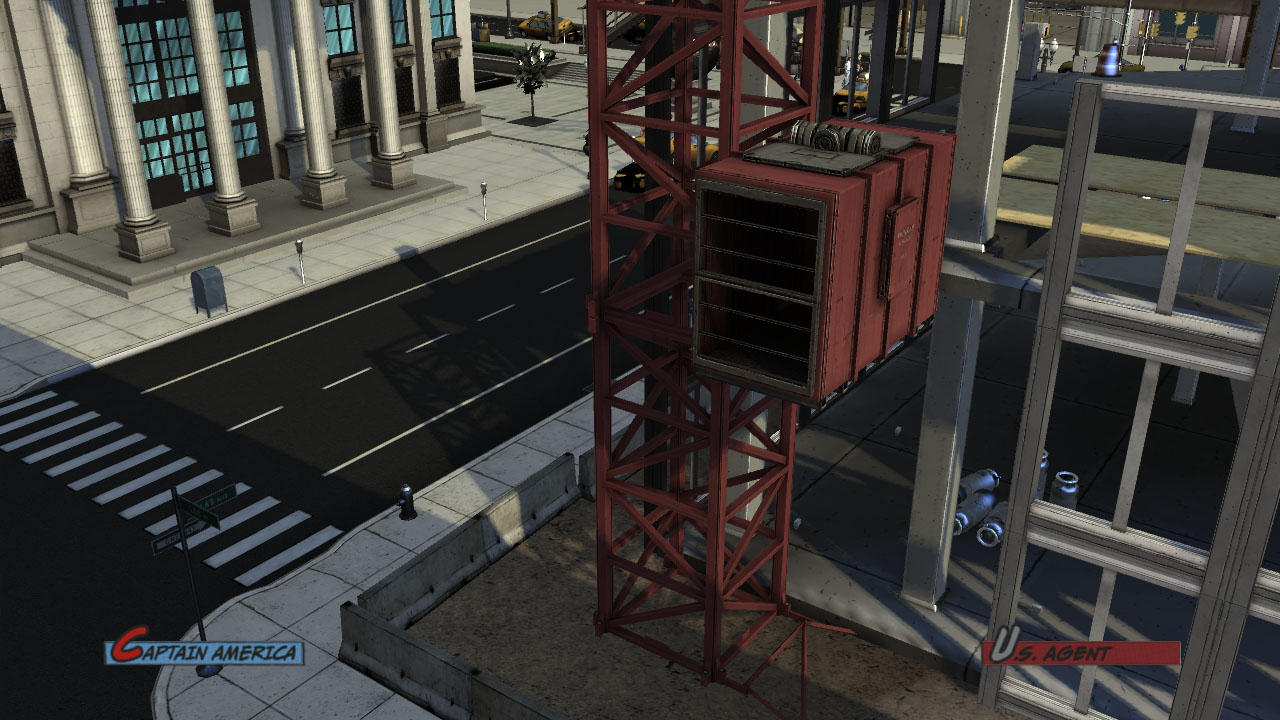Select the U.S. Agent name banner

pos(1081,653)
